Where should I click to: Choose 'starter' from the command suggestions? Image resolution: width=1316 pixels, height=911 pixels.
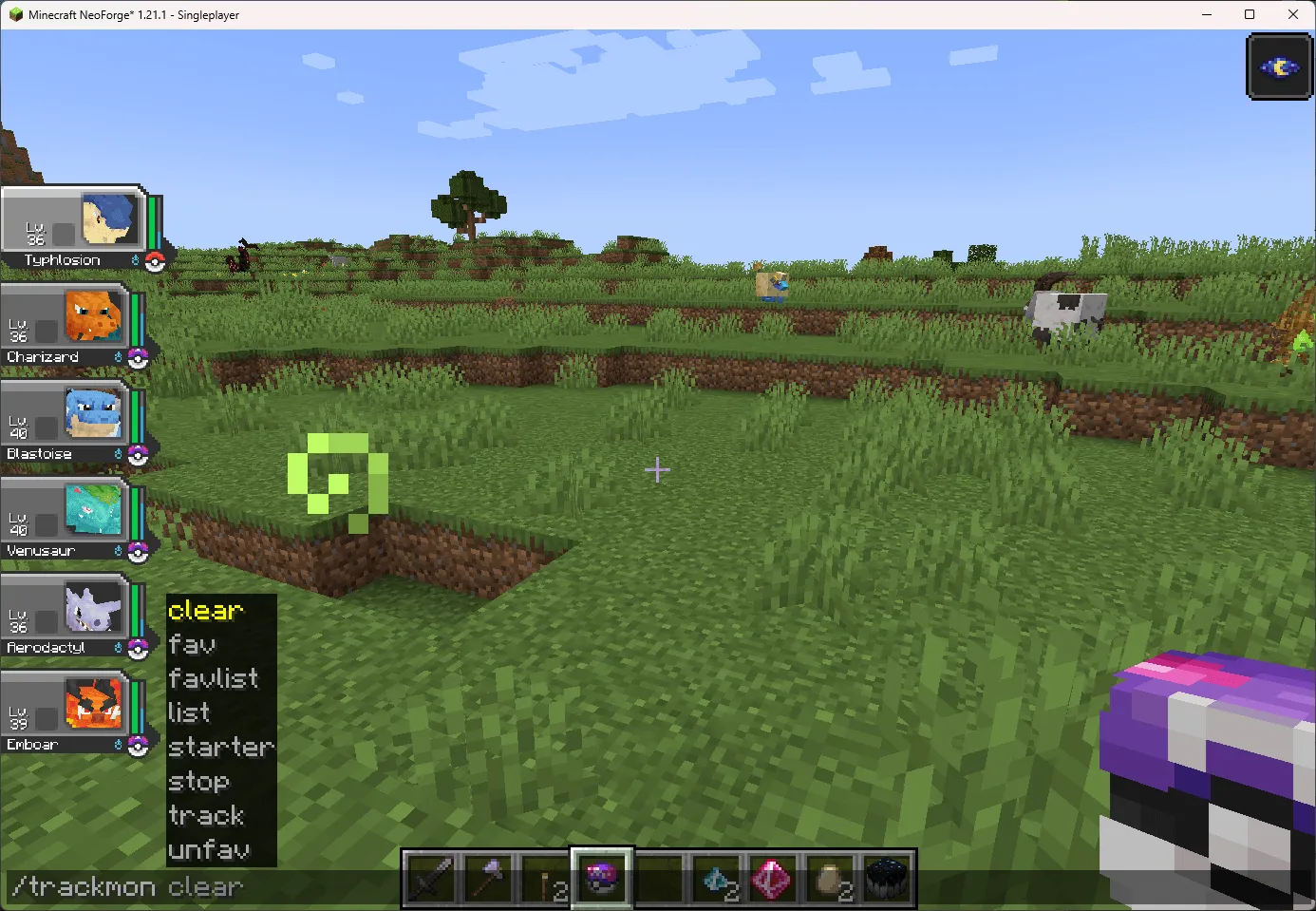[x=221, y=748]
